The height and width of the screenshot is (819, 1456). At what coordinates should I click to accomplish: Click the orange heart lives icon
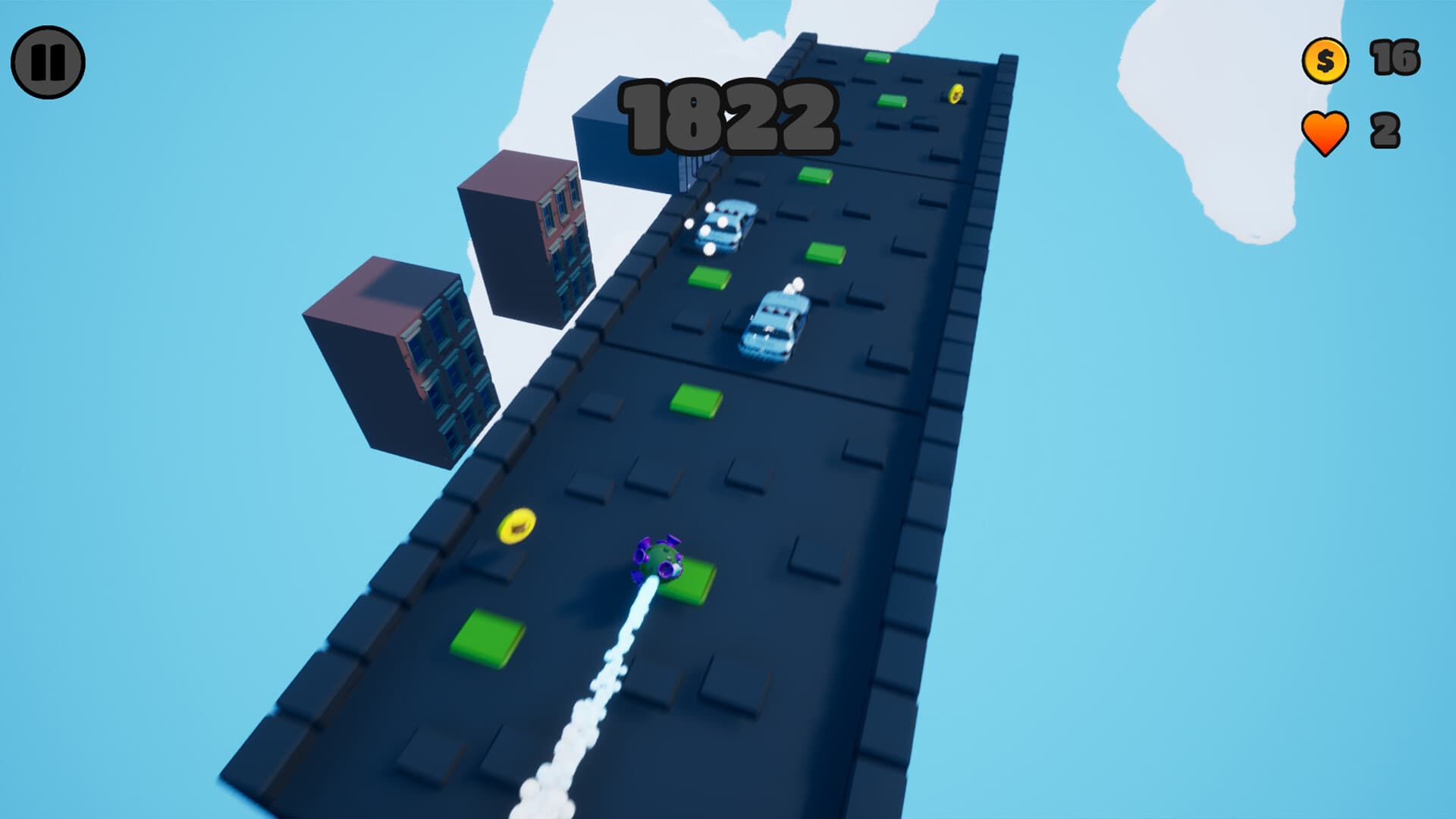[1325, 130]
